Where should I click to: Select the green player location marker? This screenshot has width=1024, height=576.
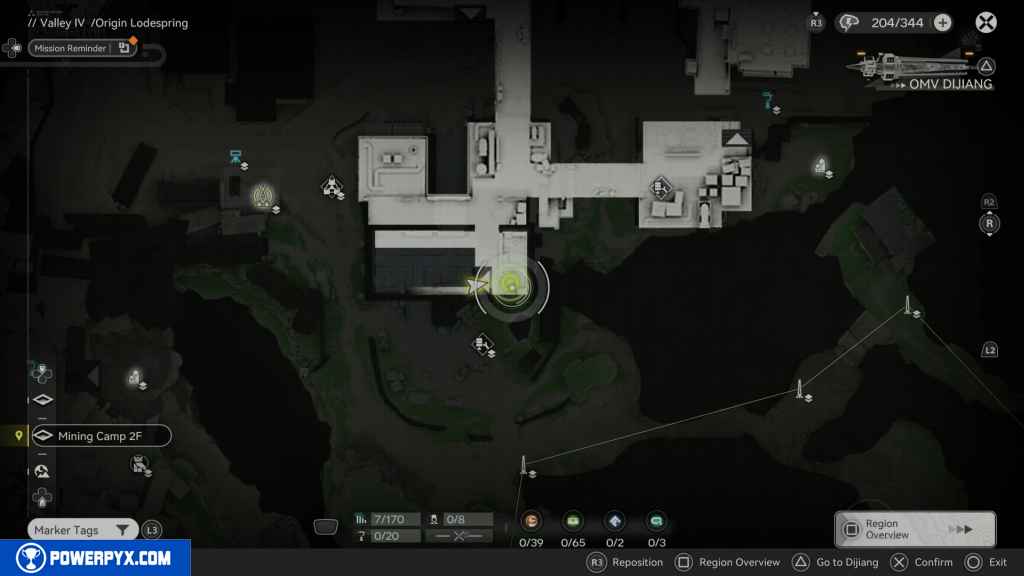click(x=512, y=287)
